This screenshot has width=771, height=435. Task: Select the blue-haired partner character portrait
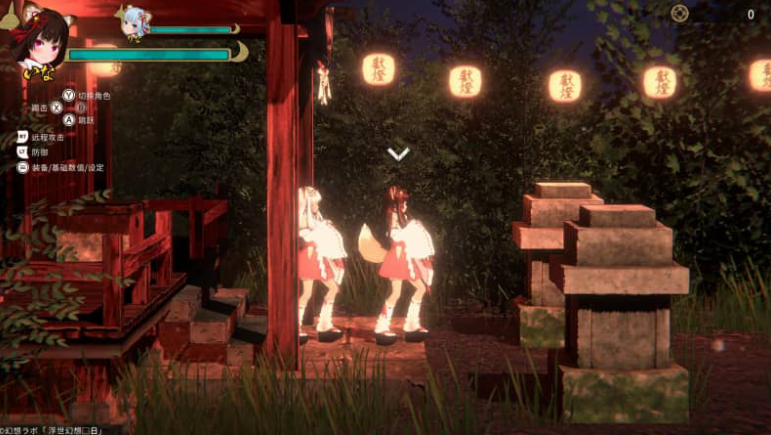tap(132, 22)
